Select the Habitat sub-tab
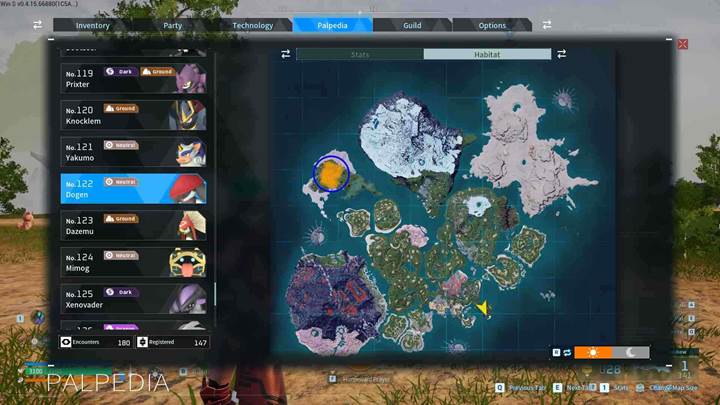 coord(487,54)
